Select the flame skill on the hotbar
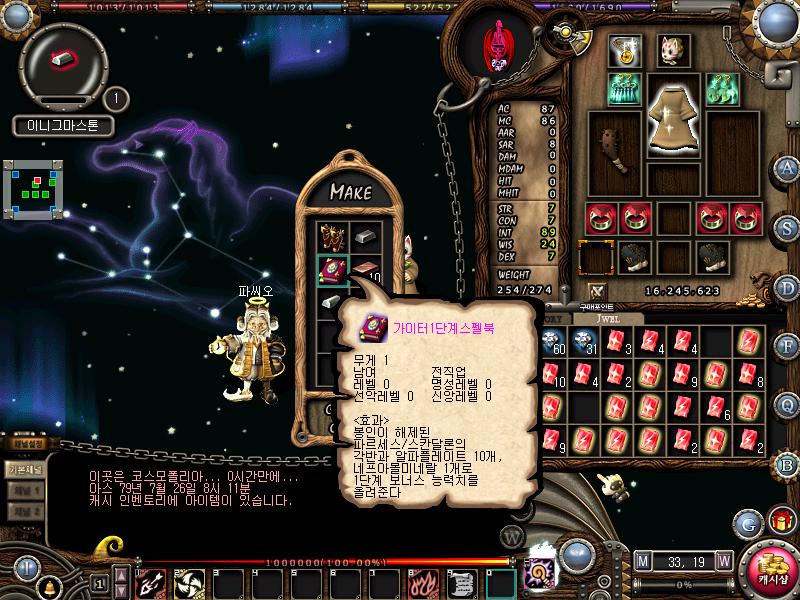 [424, 583]
